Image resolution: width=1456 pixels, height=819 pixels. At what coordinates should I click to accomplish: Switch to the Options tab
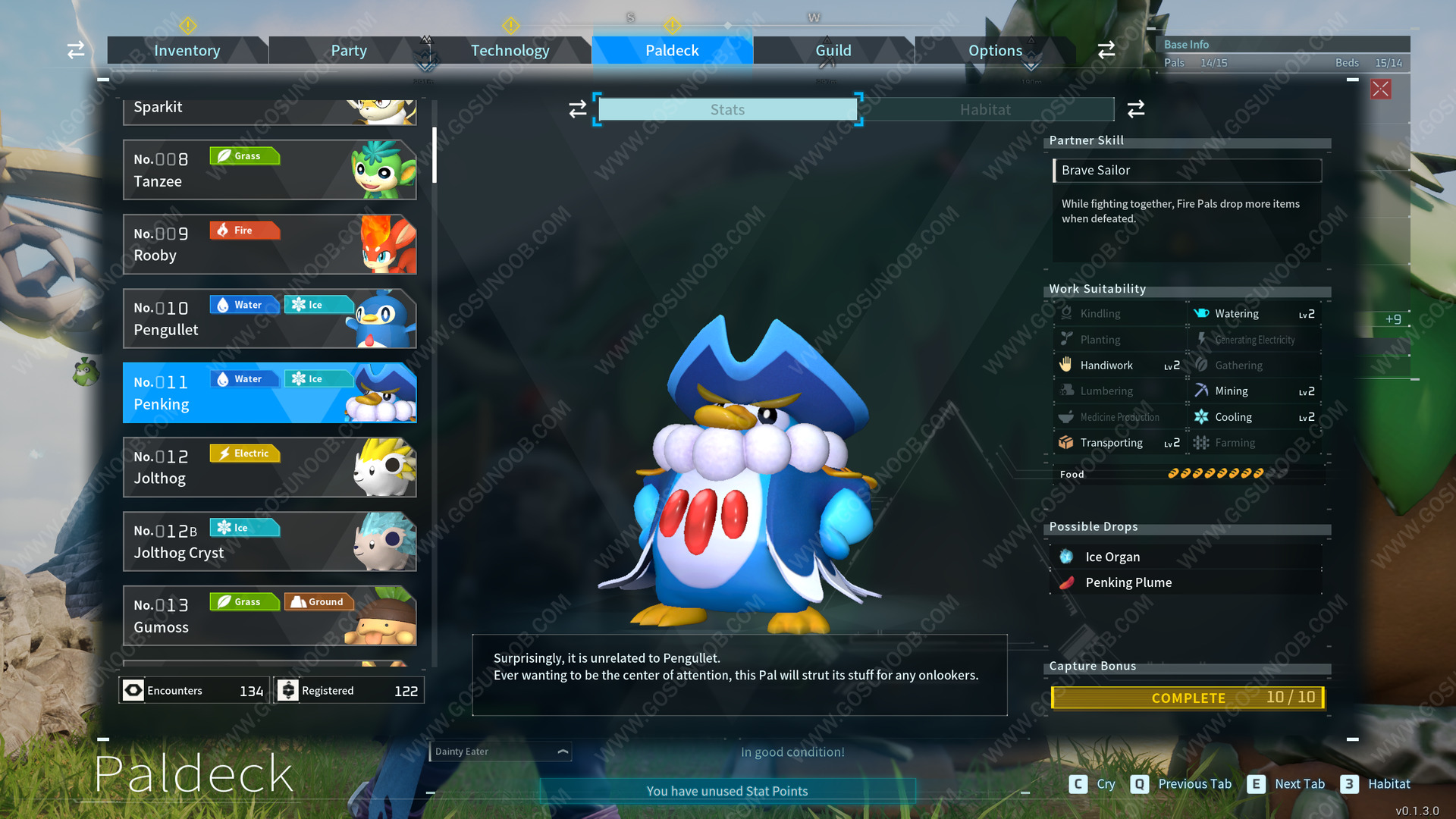tap(995, 51)
